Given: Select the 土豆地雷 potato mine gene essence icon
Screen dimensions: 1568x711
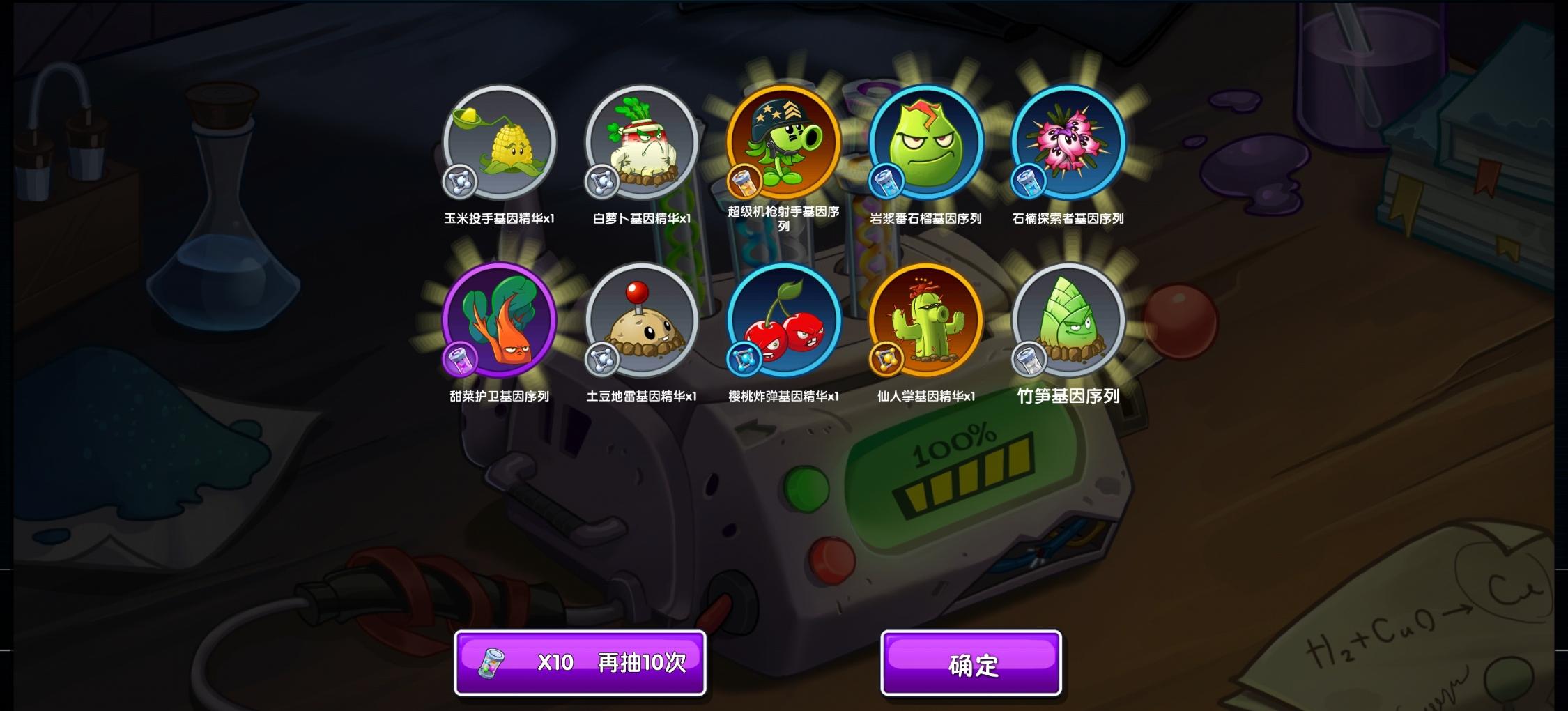Looking at the screenshot, I should click(642, 321).
